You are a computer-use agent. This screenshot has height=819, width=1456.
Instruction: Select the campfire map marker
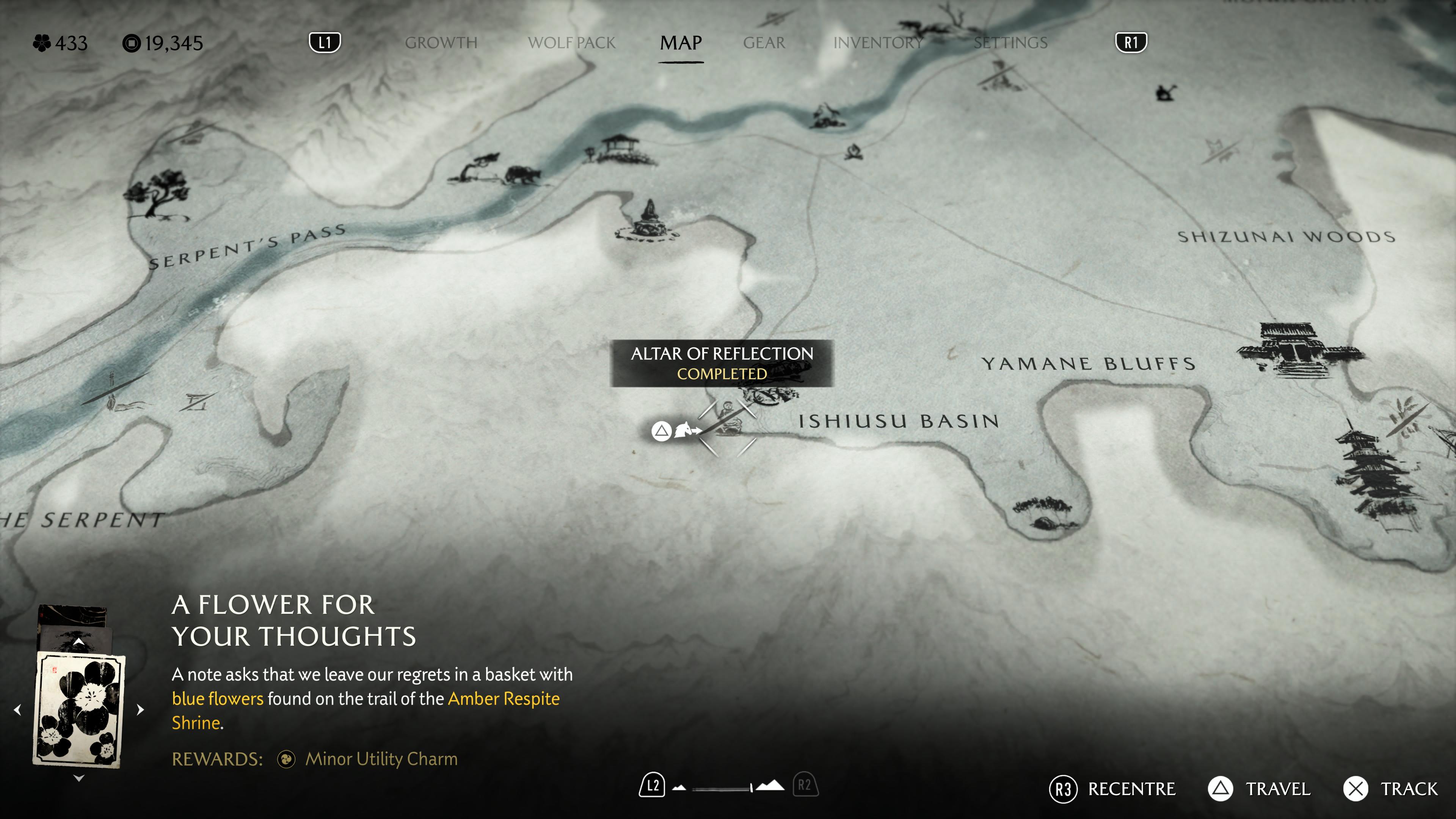854,152
